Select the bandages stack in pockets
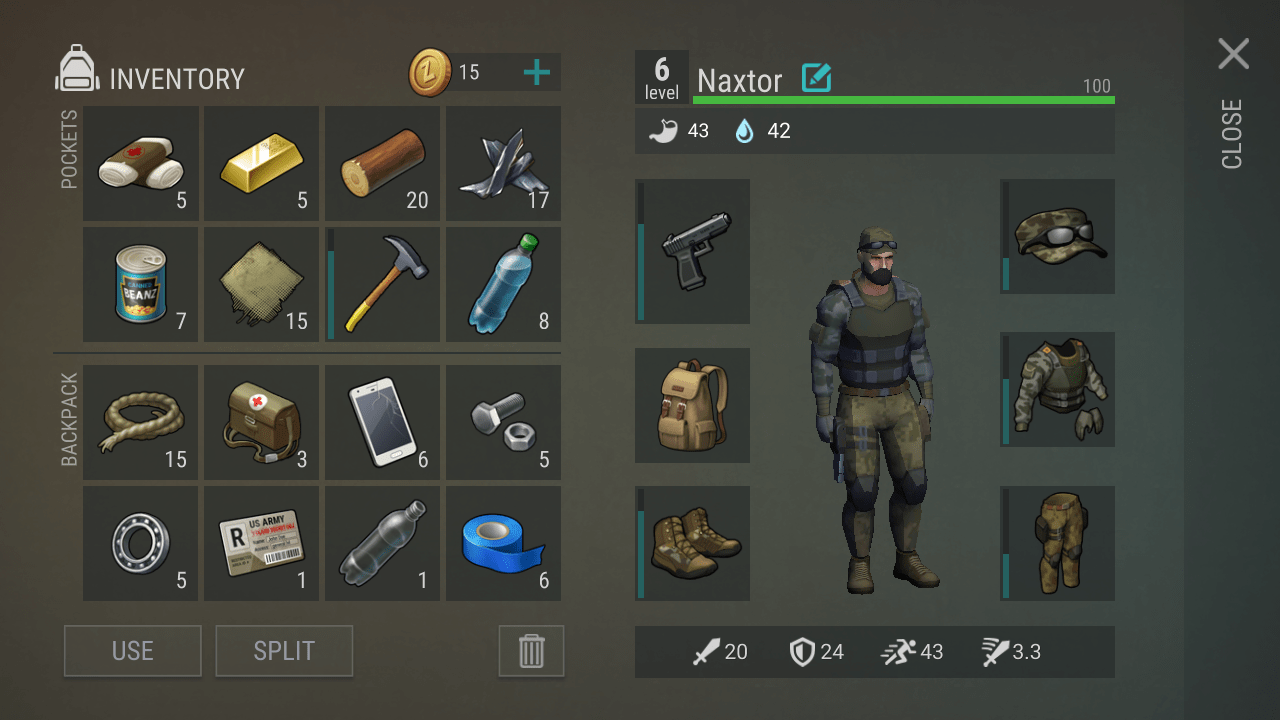This screenshot has height=720, width=1280. (x=140, y=164)
